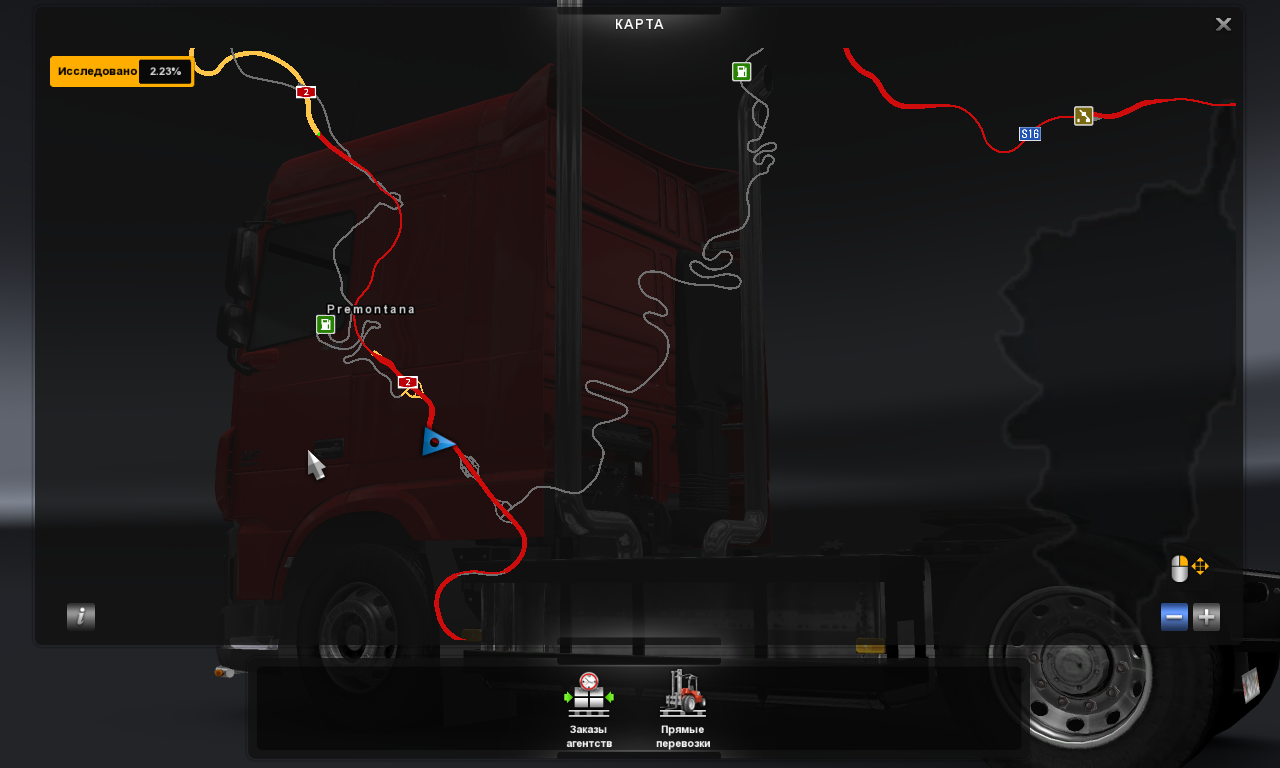Select the КАРТА title header
The image size is (1280, 768).
tap(641, 24)
